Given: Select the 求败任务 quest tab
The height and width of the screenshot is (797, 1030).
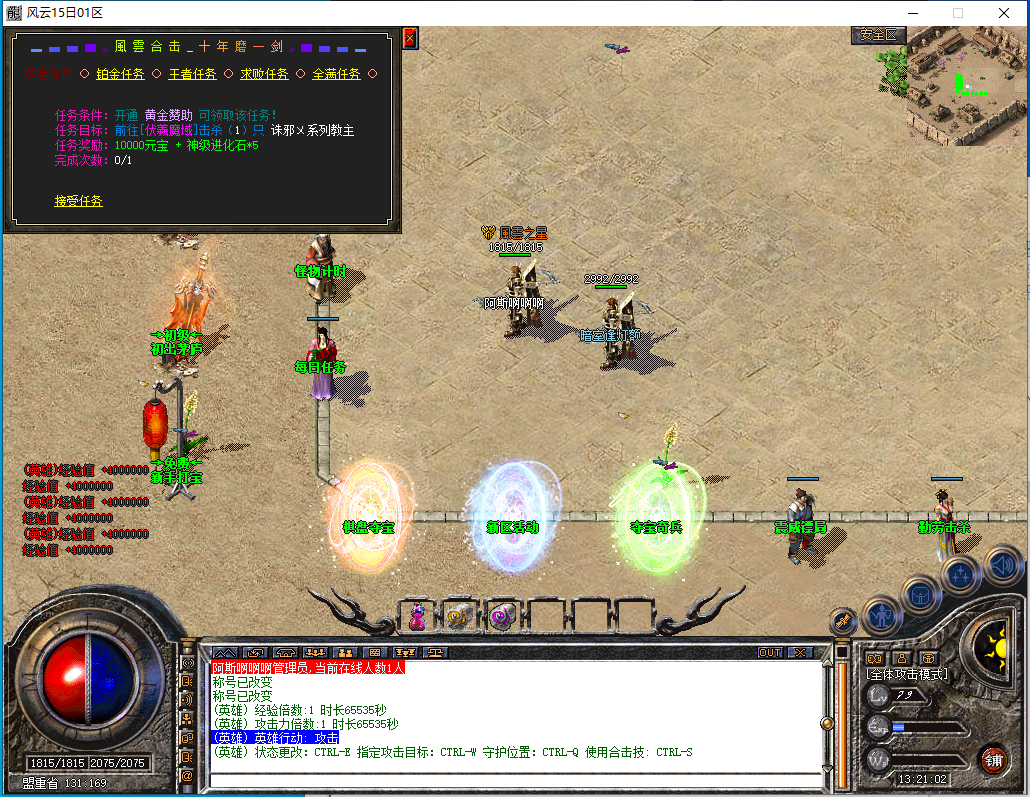Looking at the screenshot, I should click(264, 74).
